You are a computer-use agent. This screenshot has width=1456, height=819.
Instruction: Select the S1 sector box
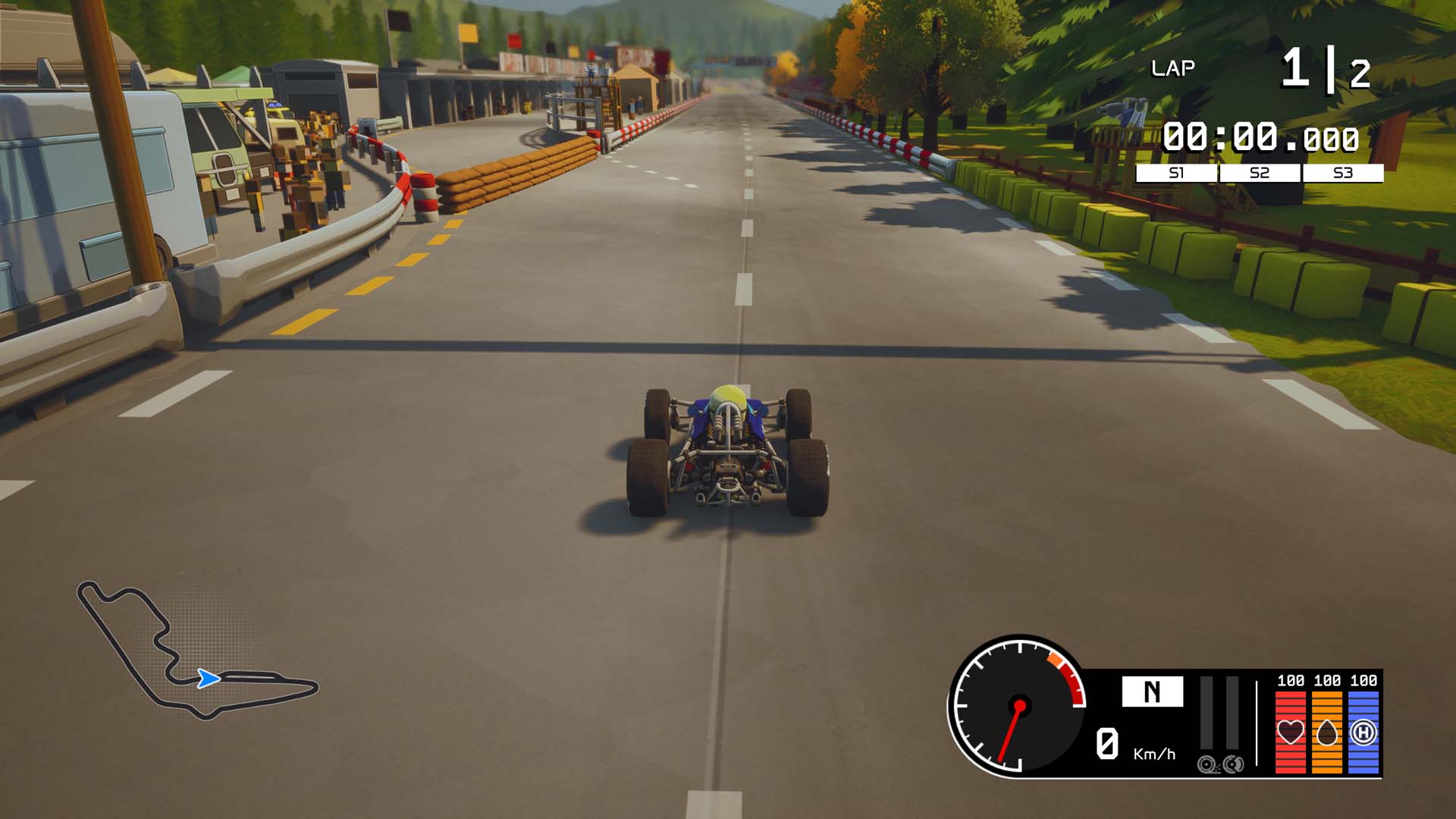1176,173
